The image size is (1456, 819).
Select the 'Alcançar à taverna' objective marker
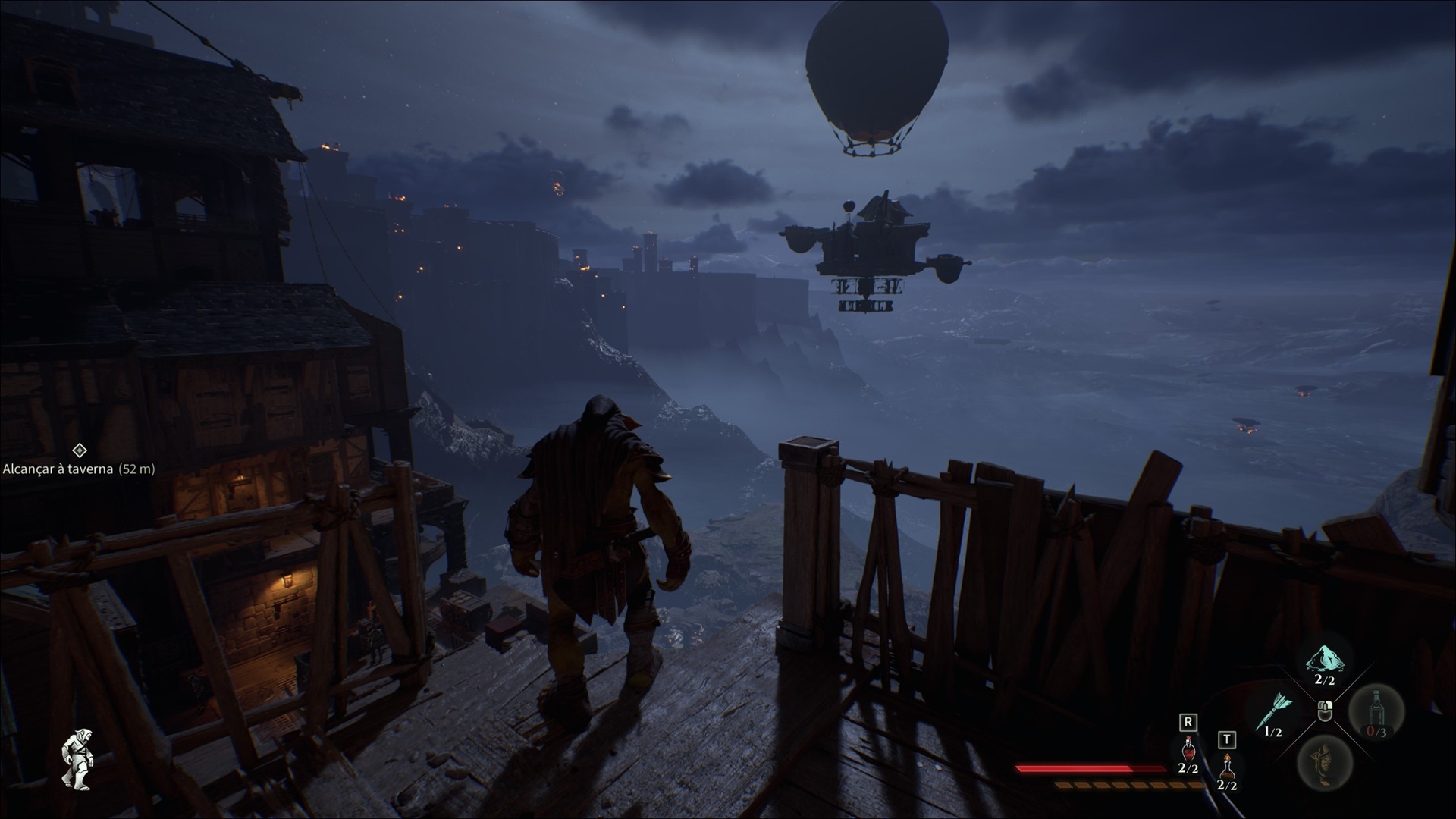pyautogui.click(x=79, y=451)
